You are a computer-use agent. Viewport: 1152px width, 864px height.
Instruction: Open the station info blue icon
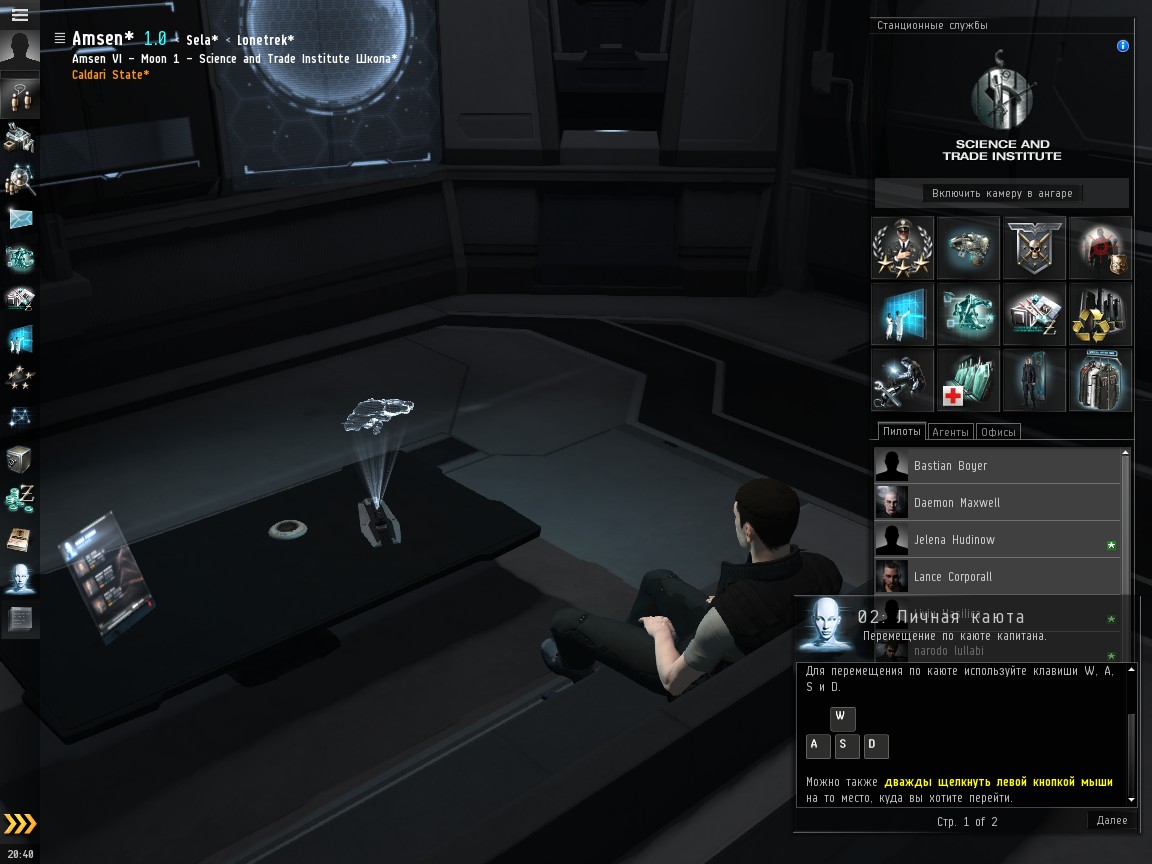1123,46
